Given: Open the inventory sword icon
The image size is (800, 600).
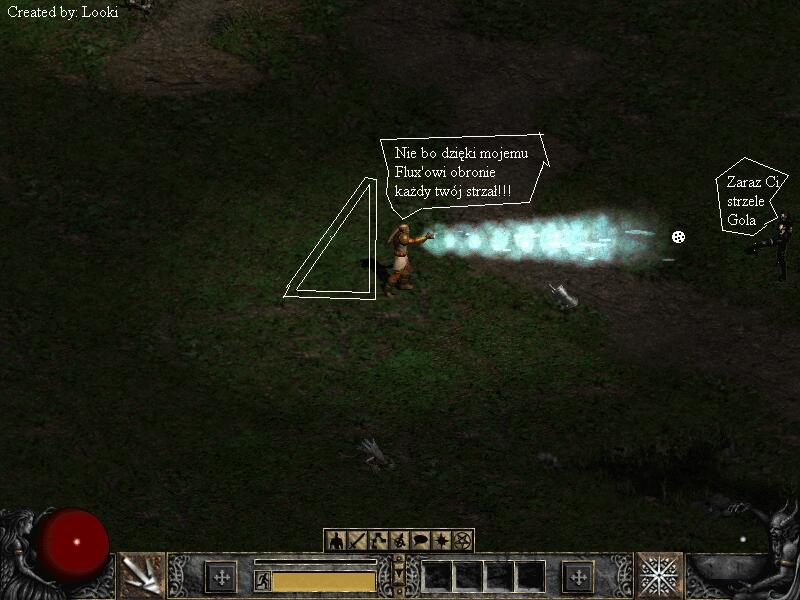Looking at the screenshot, I should click(x=358, y=541).
